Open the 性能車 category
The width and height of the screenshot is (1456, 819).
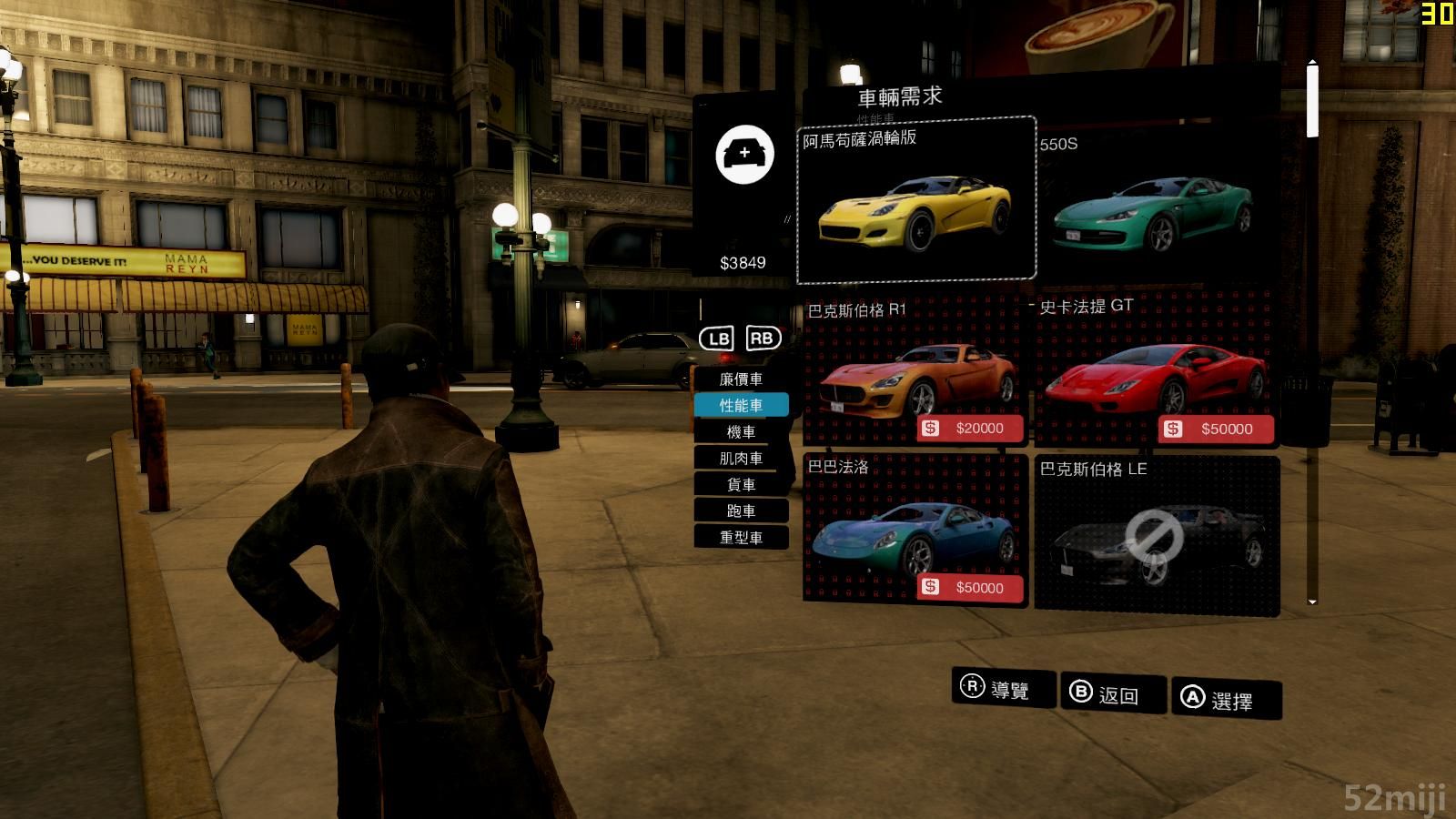click(x=741, y=406)
